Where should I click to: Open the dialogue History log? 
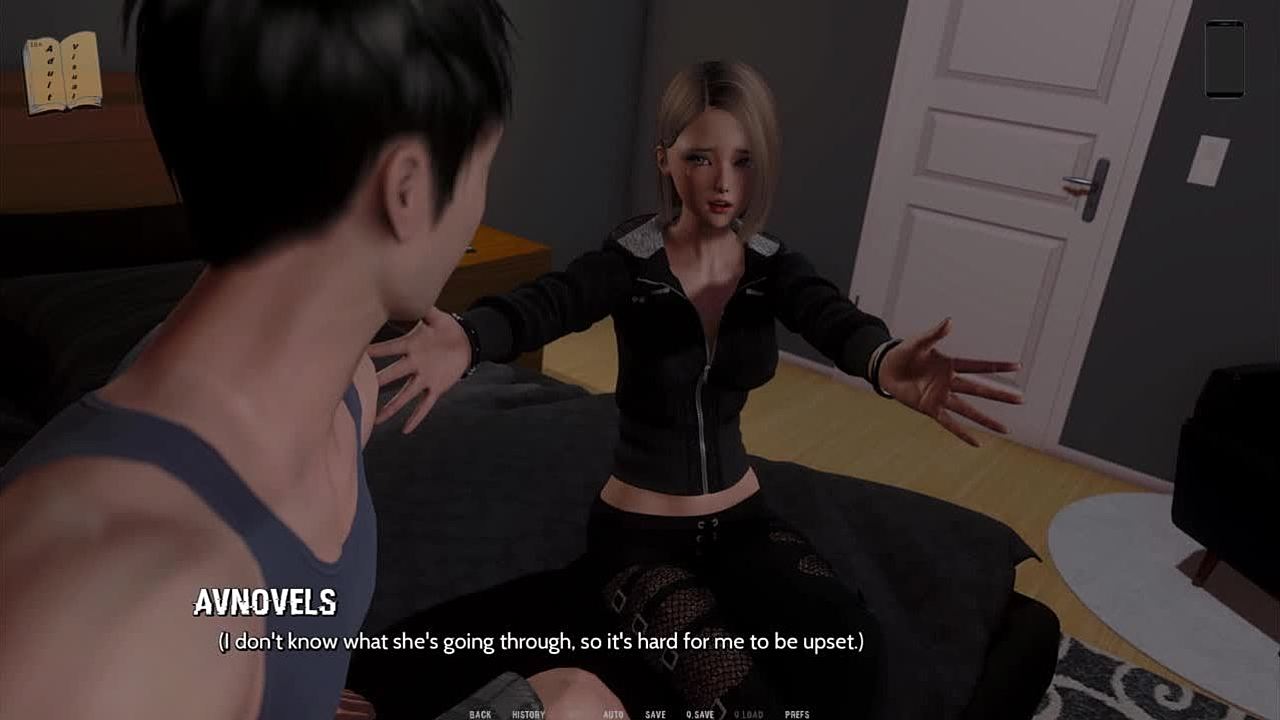point(528,714)
